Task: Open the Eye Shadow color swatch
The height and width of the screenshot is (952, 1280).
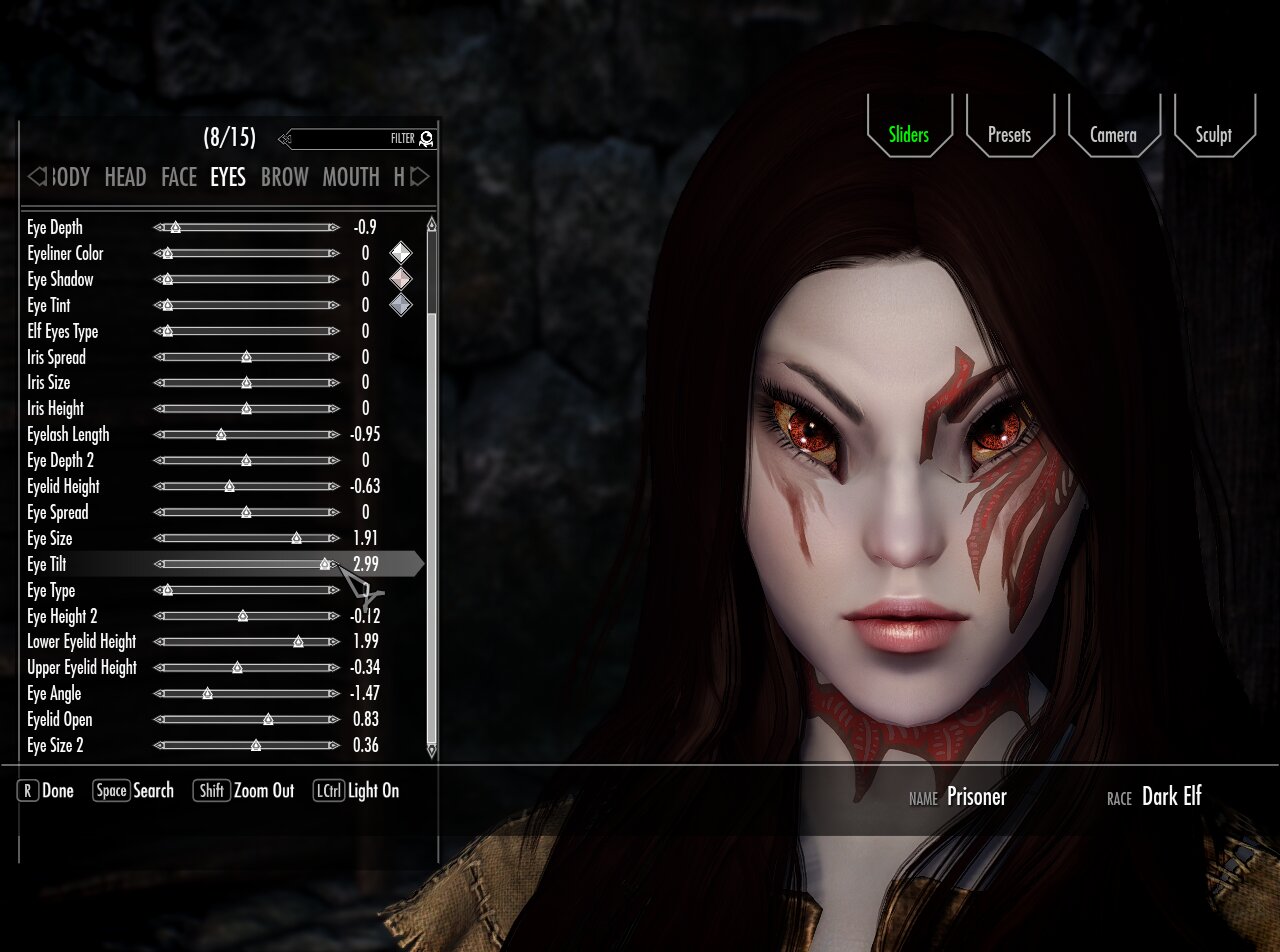Action: 400,279
